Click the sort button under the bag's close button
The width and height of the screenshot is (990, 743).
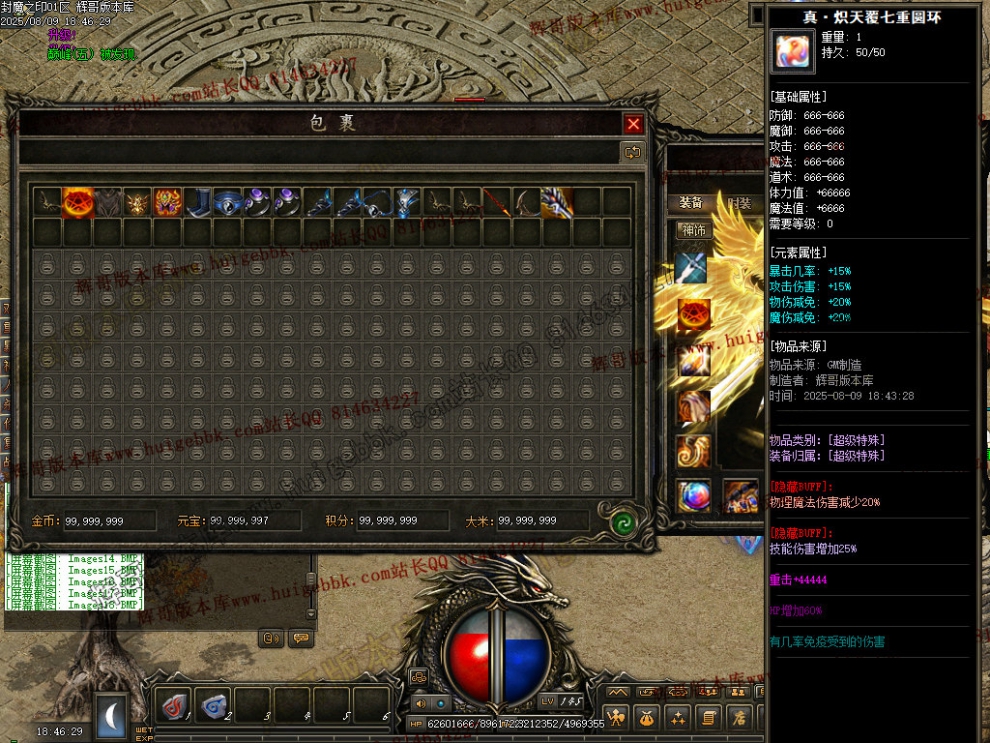click(x=632, y=152)
